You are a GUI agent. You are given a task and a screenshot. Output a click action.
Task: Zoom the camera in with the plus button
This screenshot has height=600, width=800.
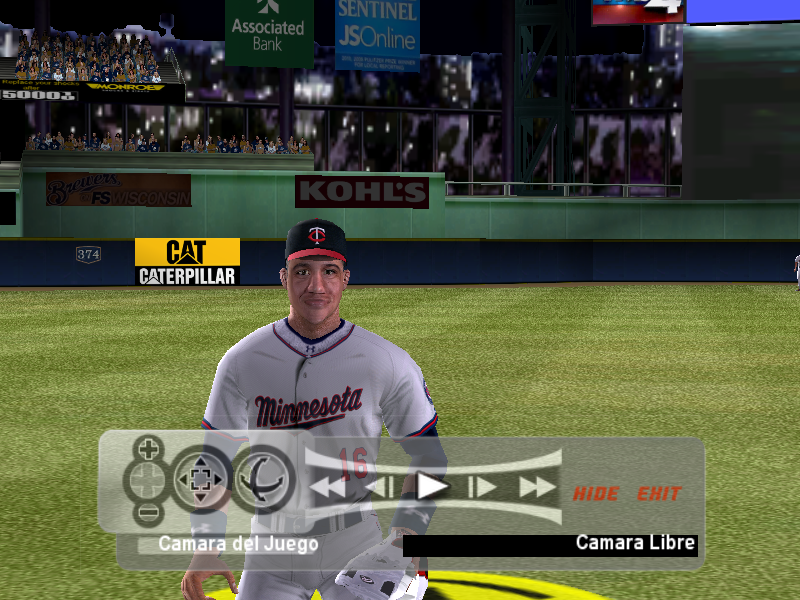[x=148, y=447]
